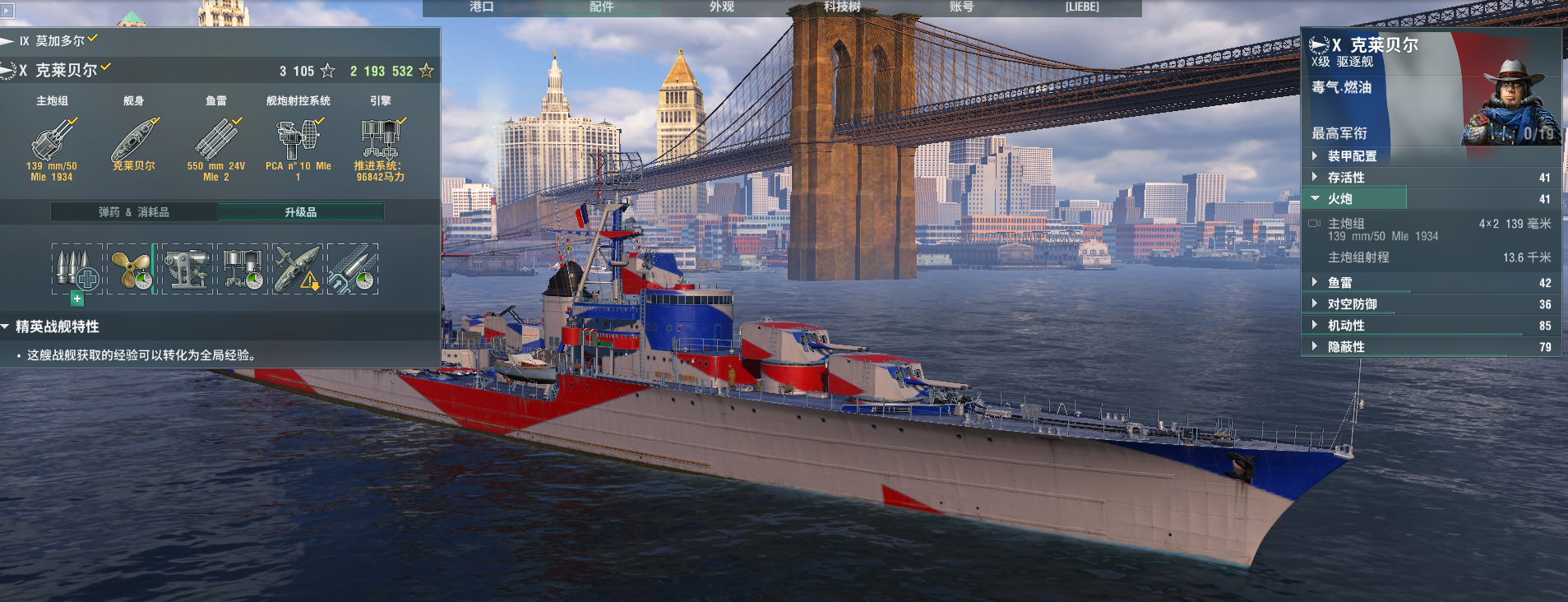This screenshot has height=602, width=1568.
Task: Select the IX 莫加多尔 ship row
Action: coord(59,41)
